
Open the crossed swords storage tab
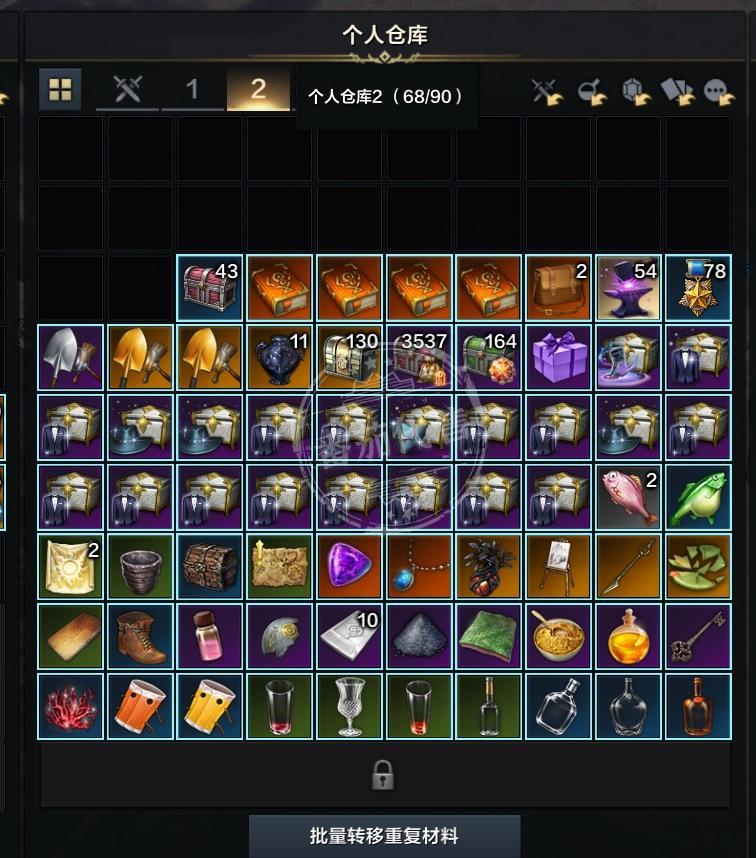pyautogui.click(x=127, y=90)
